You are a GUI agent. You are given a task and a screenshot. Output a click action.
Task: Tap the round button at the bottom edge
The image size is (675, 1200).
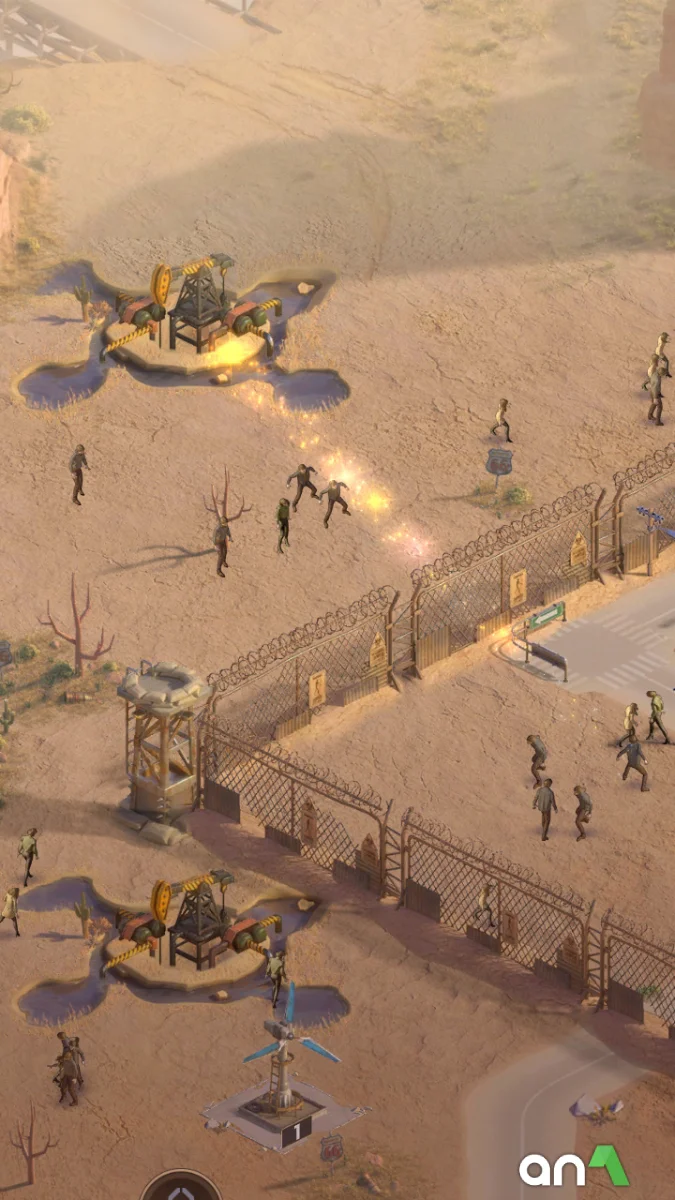(180, 1188)
